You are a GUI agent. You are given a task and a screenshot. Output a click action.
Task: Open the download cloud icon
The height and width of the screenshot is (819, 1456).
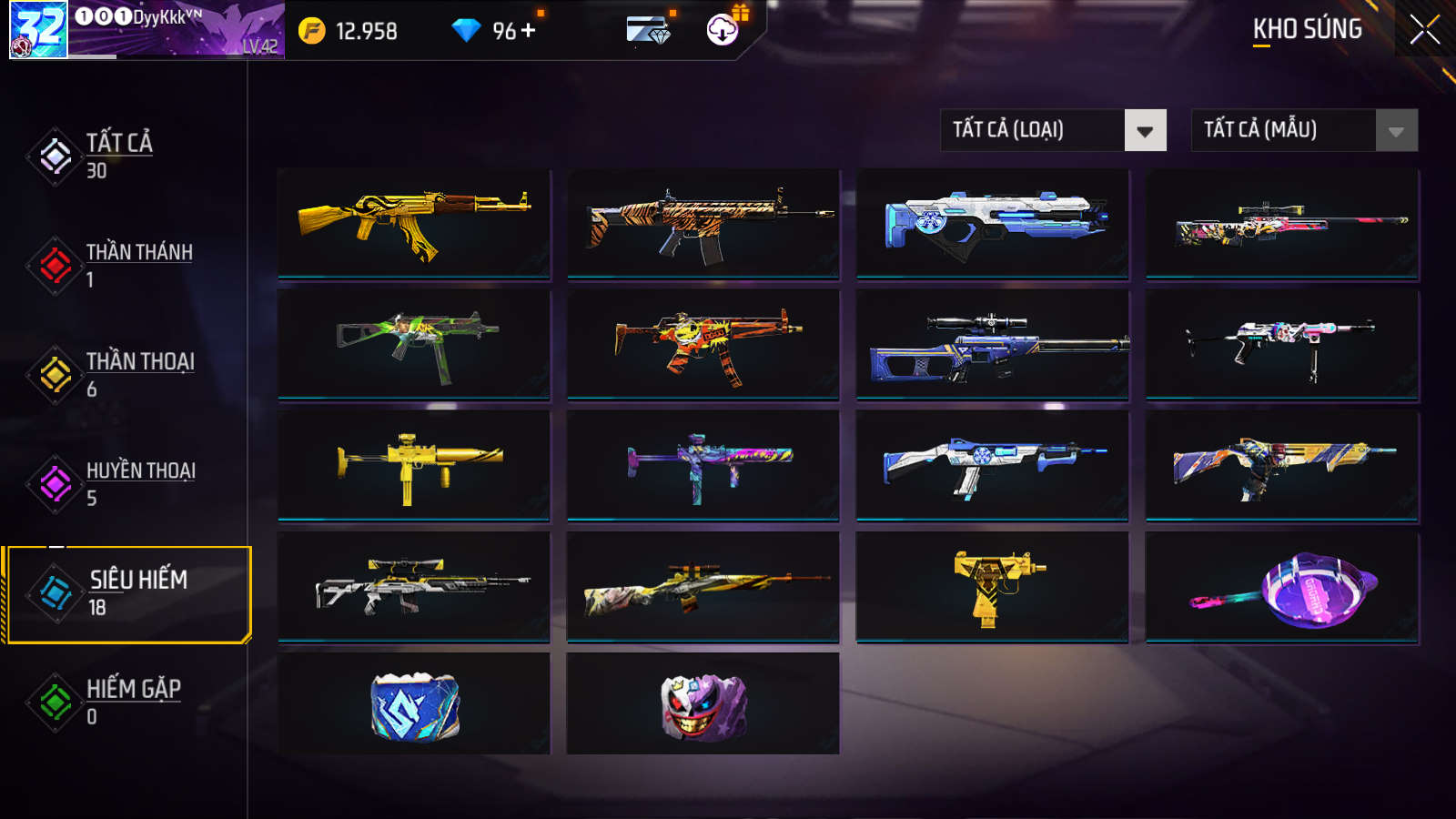(x=723, y=30)
